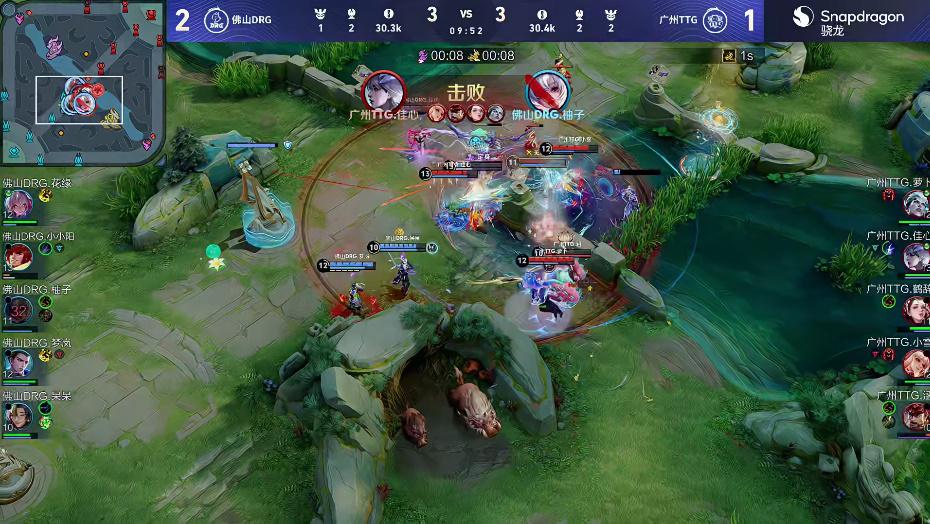Select TTG player 小雪's portrait
This screenshot has width=930, height=524.
914,362
